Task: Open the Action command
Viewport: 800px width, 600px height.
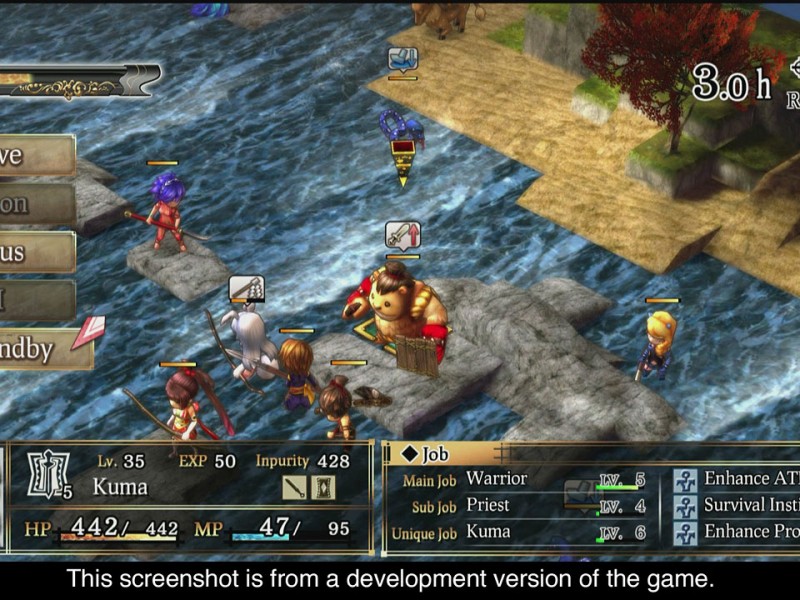Action: click(35, 204)
